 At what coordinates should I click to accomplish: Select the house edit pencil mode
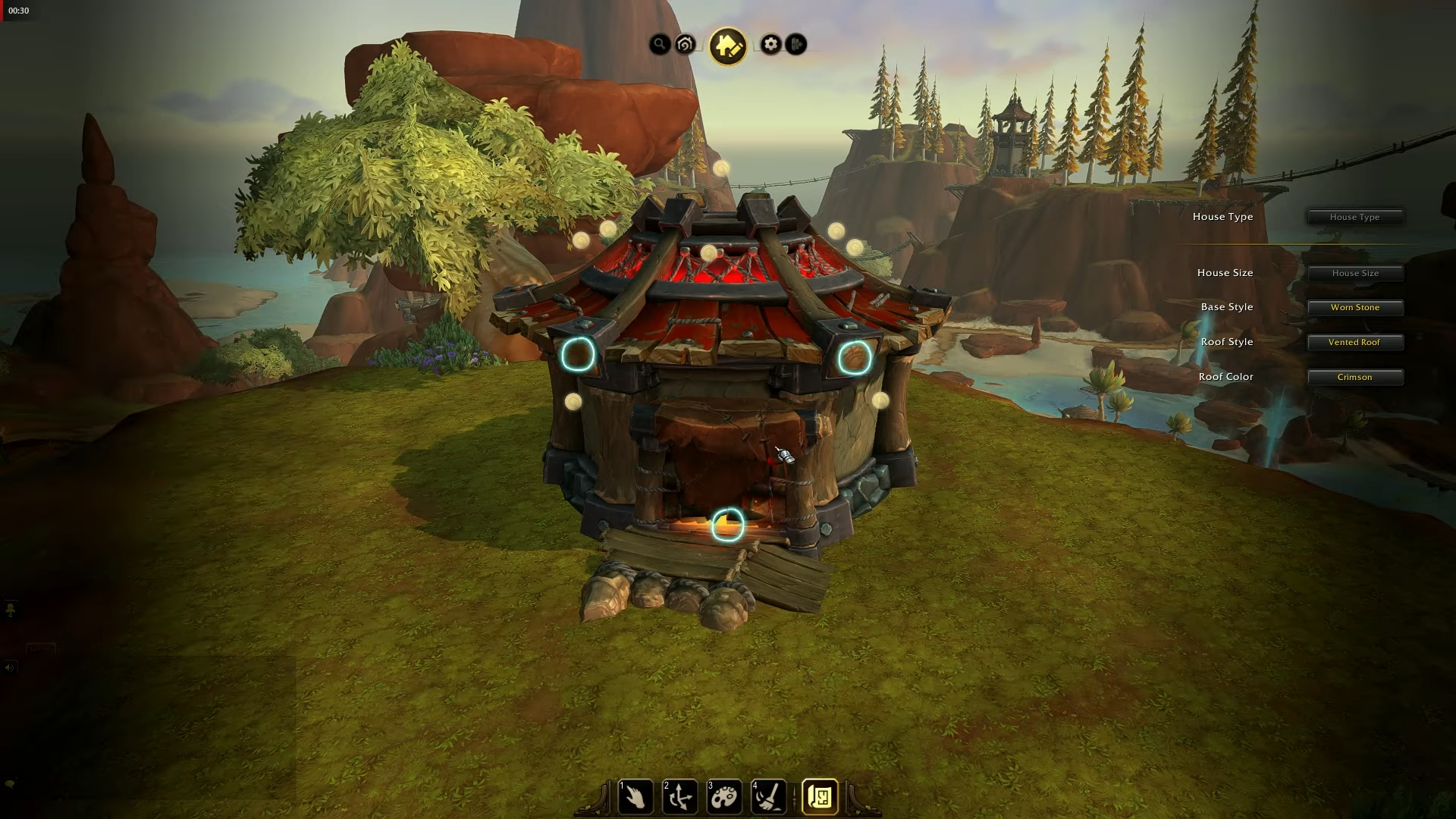click(728, 46)
